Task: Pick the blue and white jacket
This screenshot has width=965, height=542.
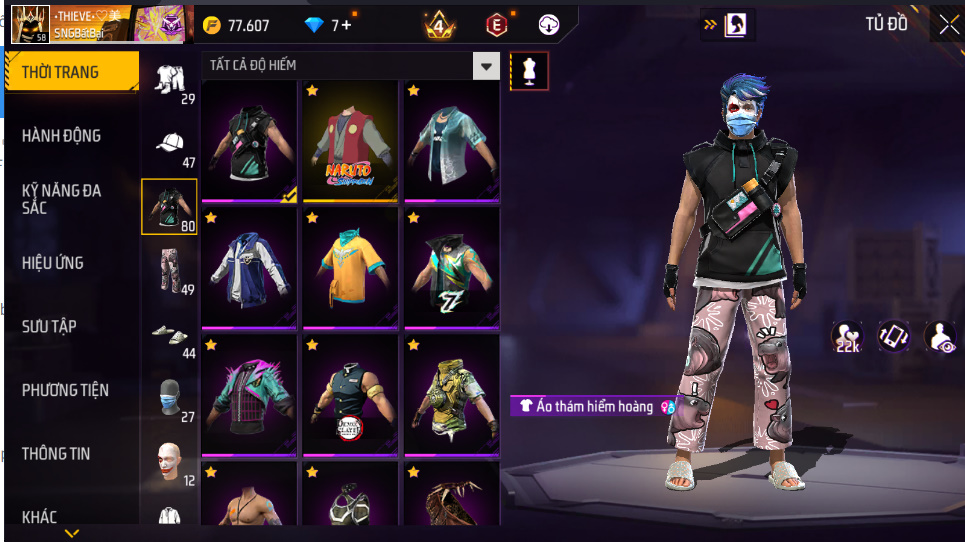Action: pos(249,267)
